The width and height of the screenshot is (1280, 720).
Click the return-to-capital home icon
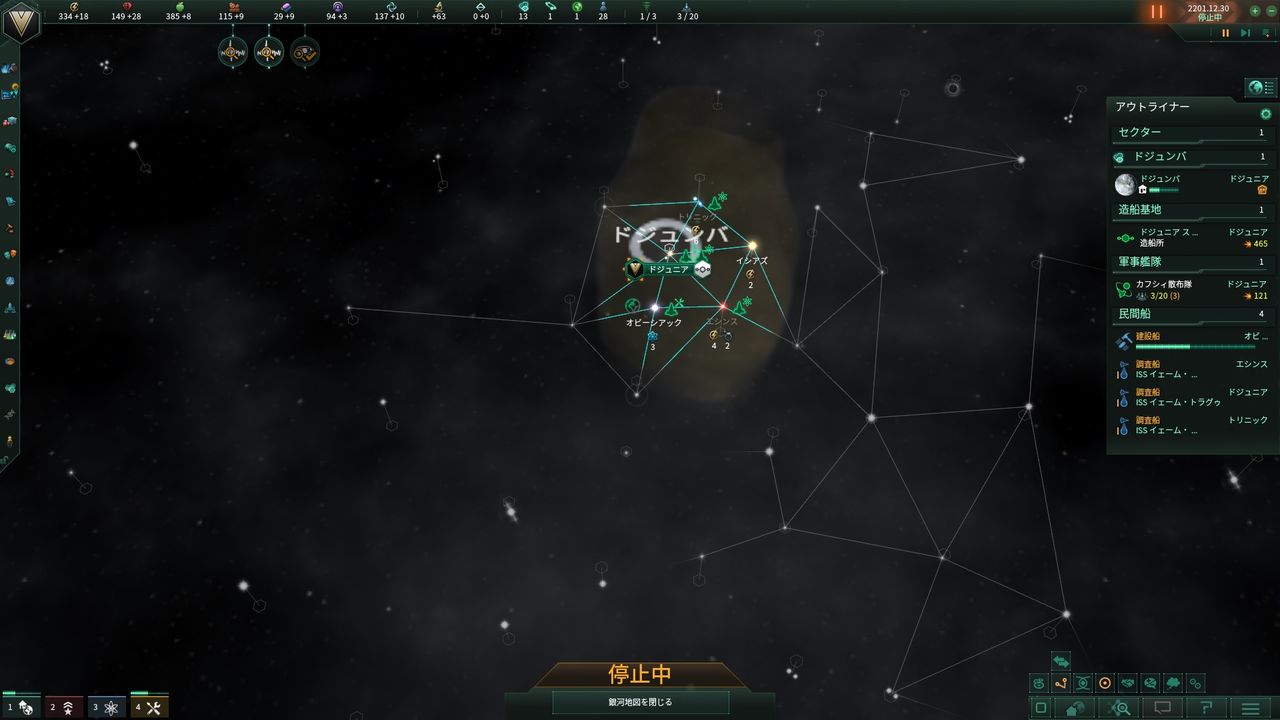click(x=1077, y=708)
